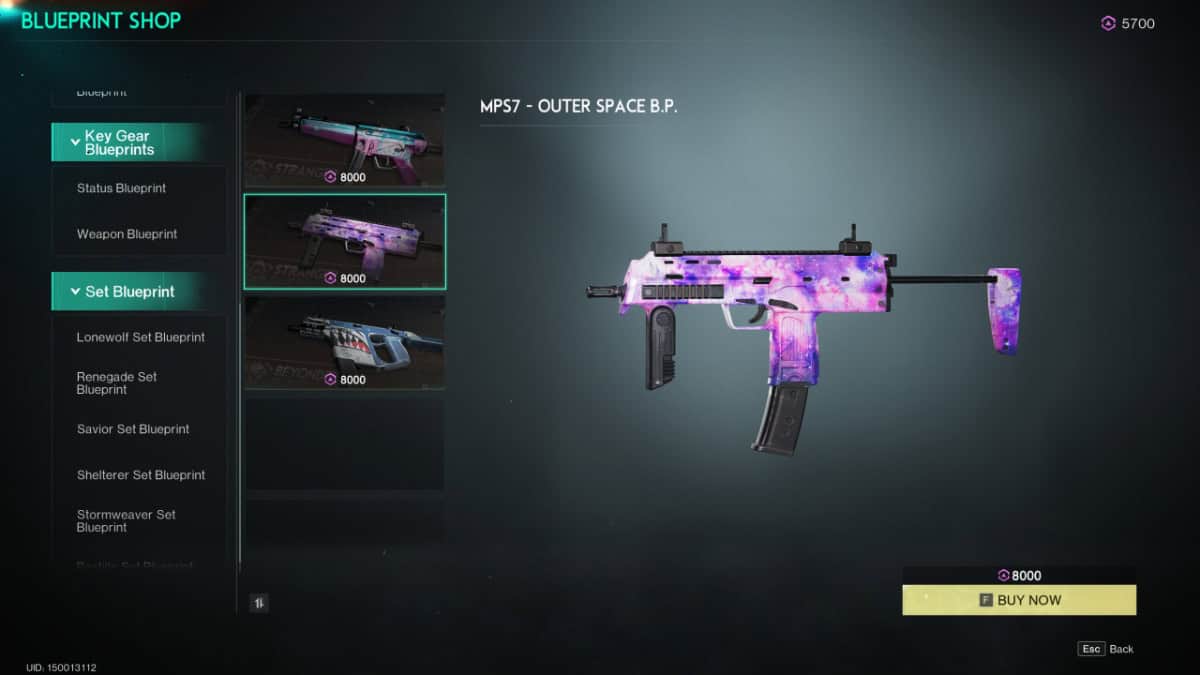Select the teal and pink SMG blueprint thumbnail

point(345,140)
